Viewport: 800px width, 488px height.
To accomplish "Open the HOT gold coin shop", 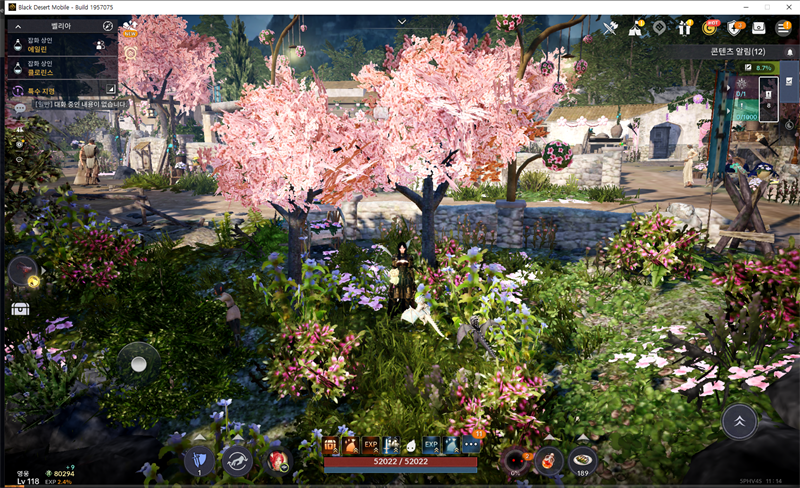I will [710, 28].
